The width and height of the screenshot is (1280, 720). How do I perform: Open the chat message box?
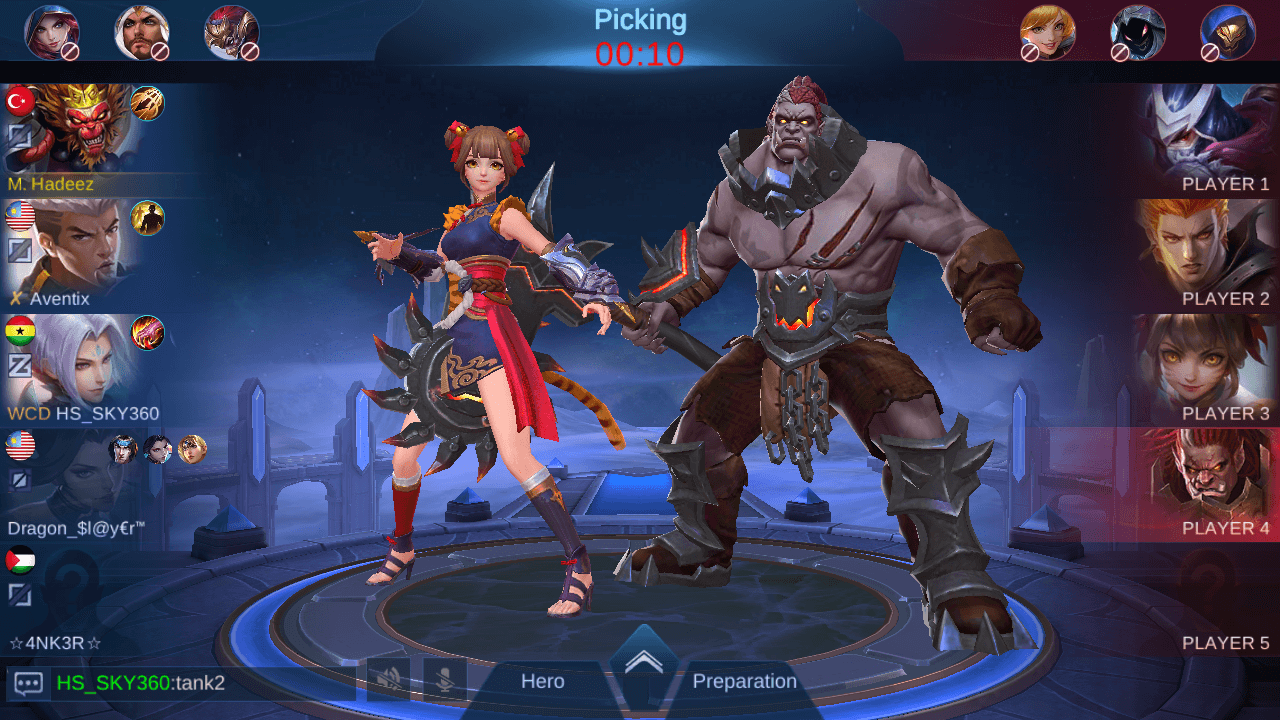coord(28,684)
